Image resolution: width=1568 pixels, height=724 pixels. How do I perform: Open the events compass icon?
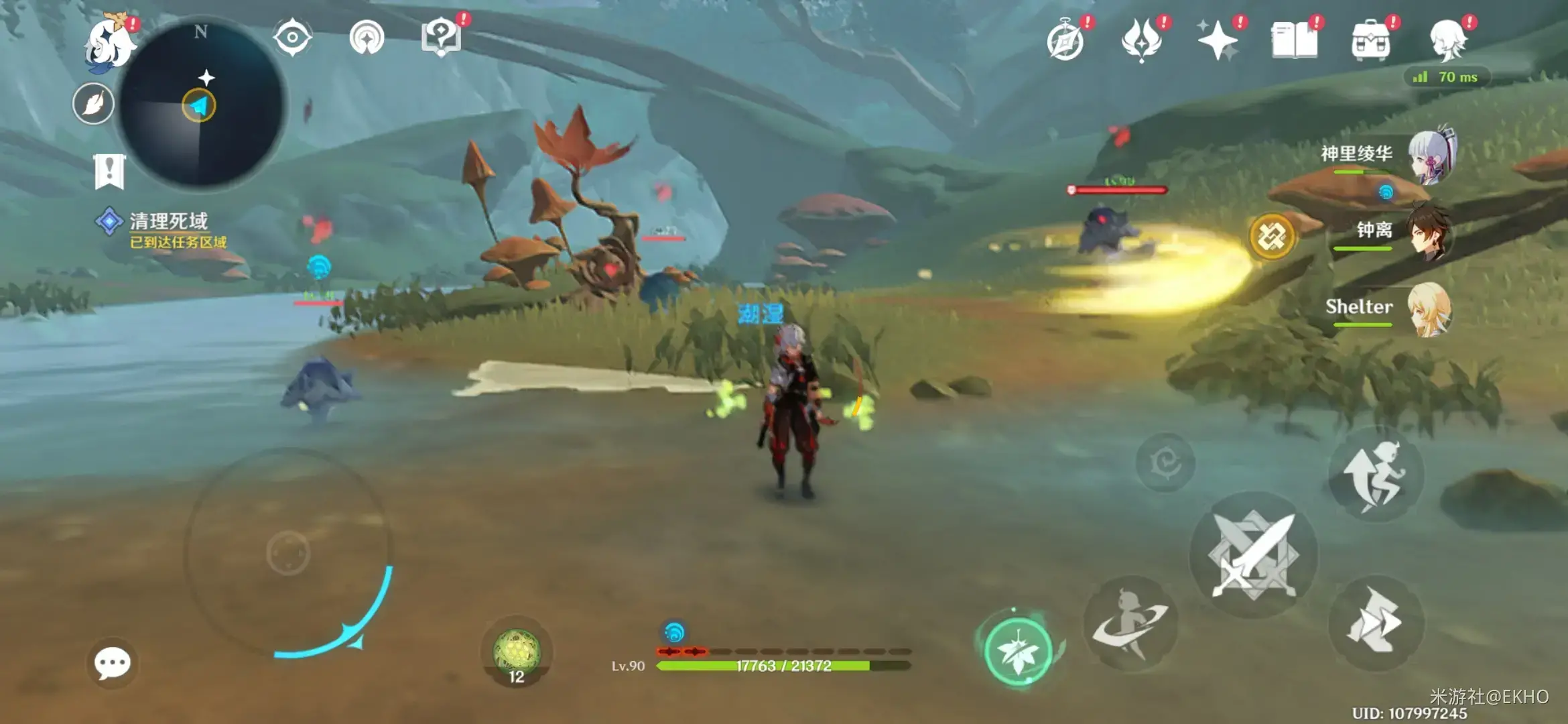[1065, 40]
